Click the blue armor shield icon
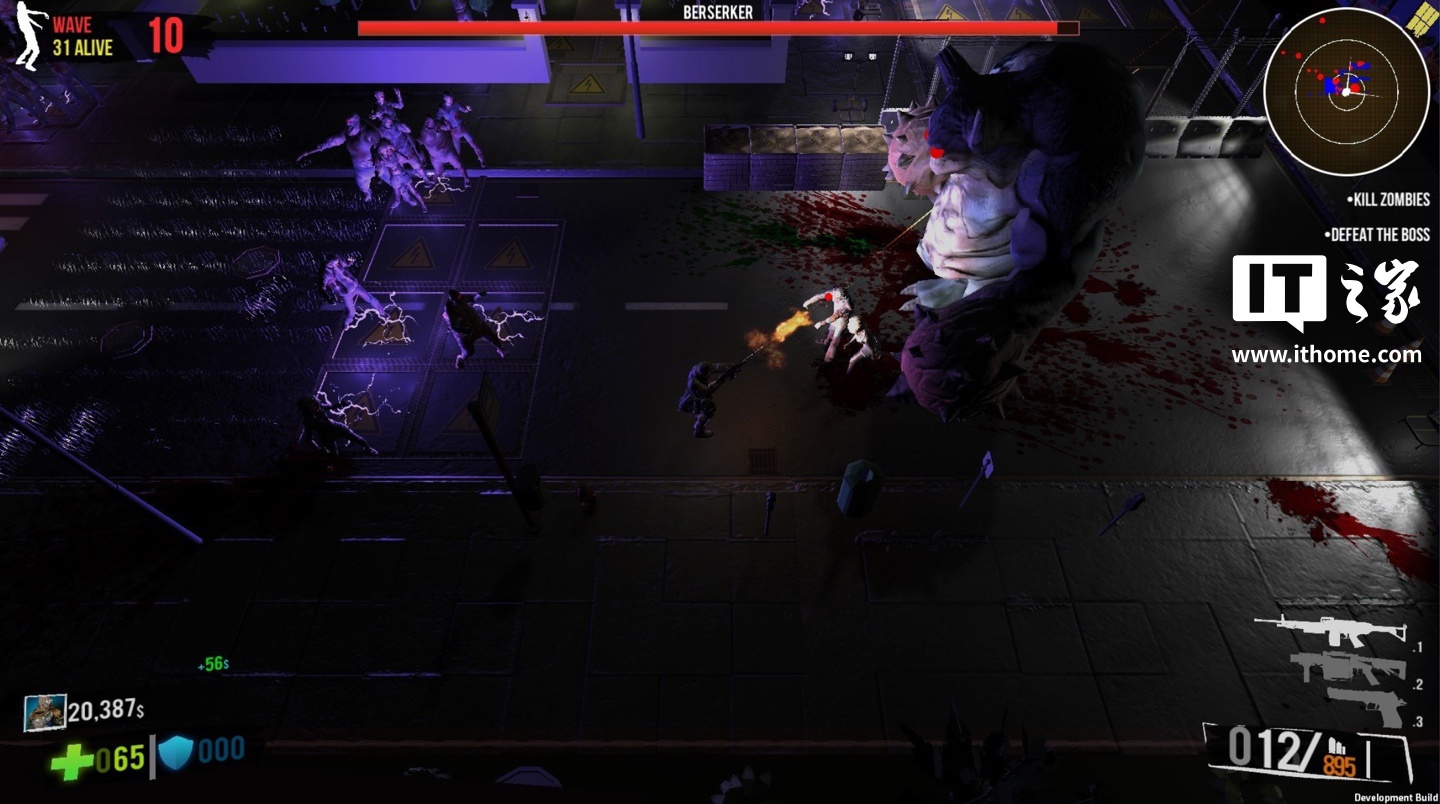Viewport: 1440px width, 804px height. (x=176, y=752)
